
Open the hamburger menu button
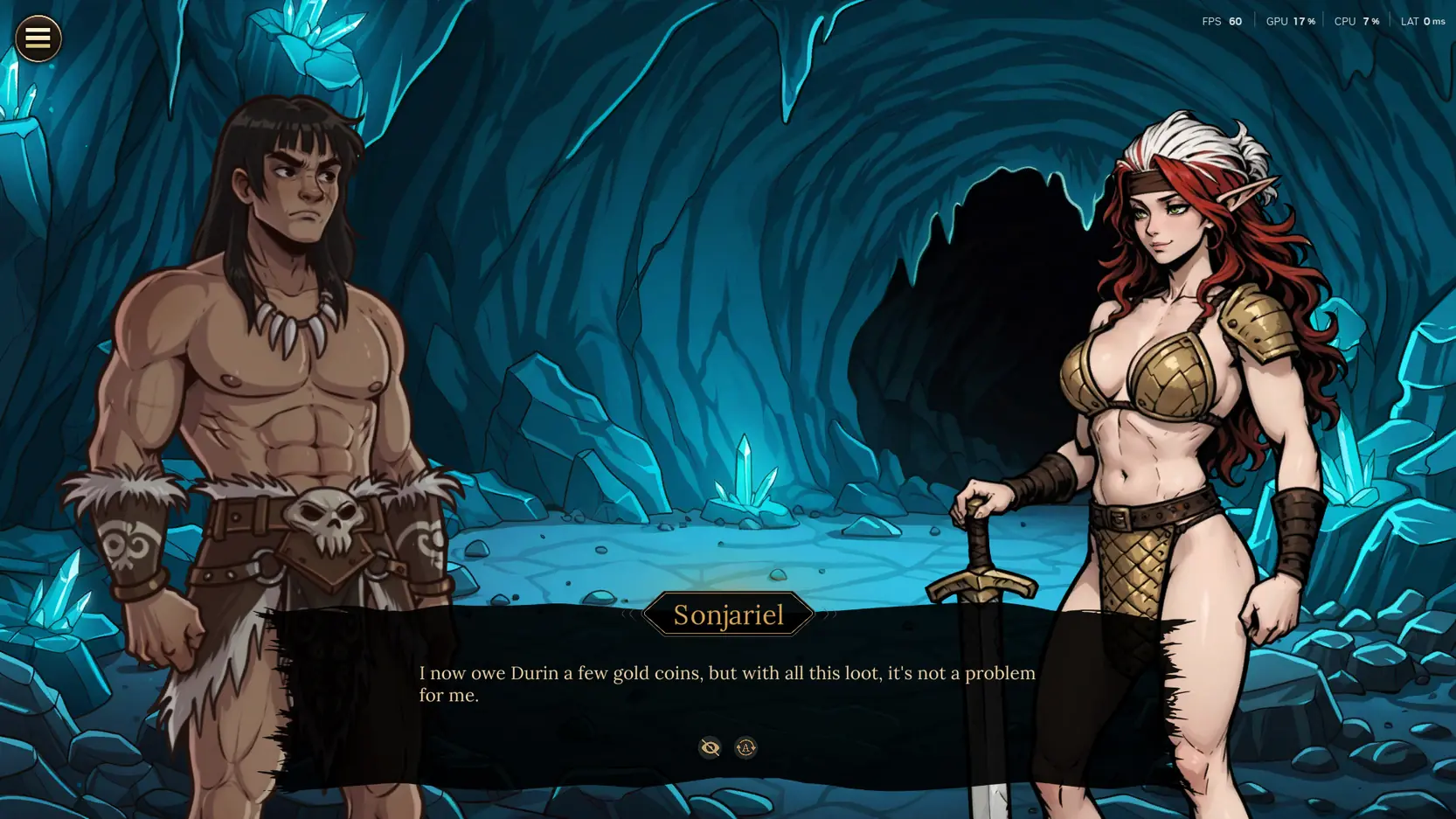pos(38,38)
